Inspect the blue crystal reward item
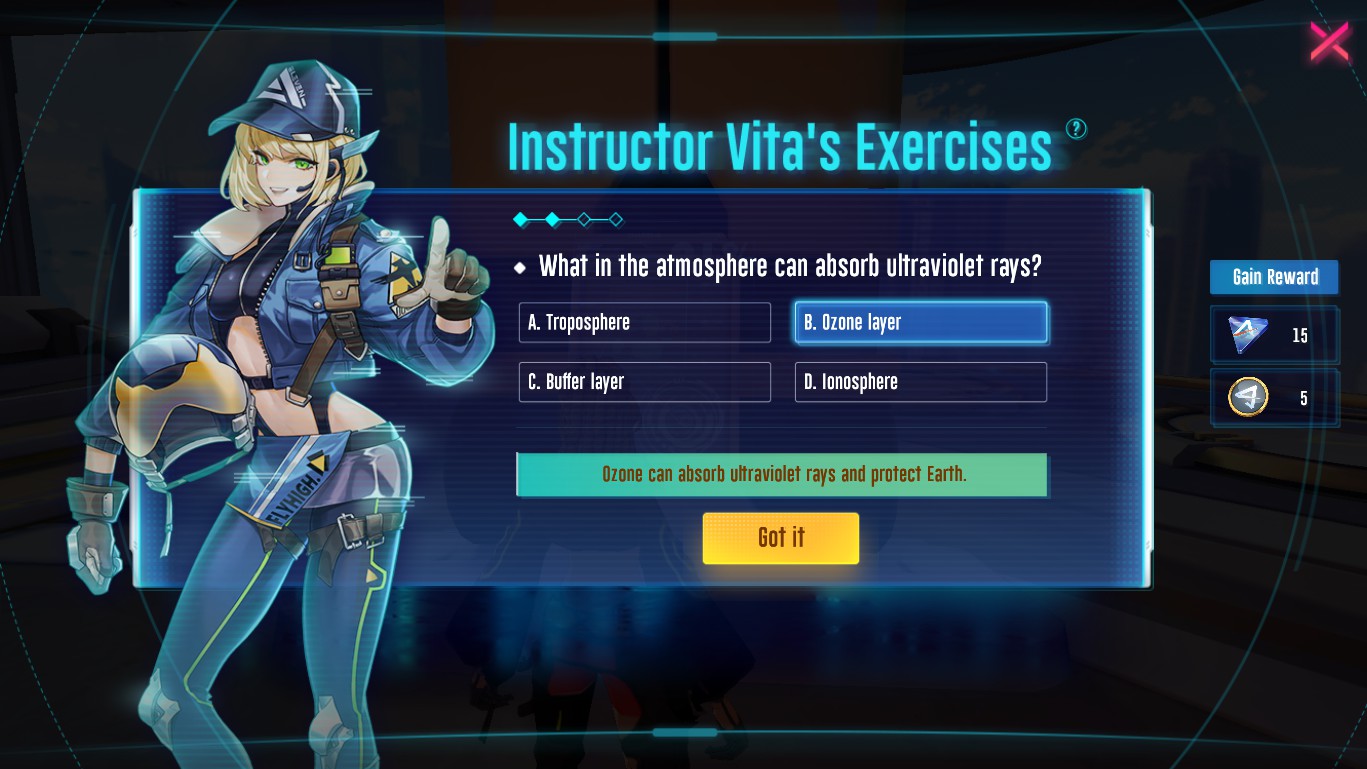The image size is (1367, 769). [1247, 335]
